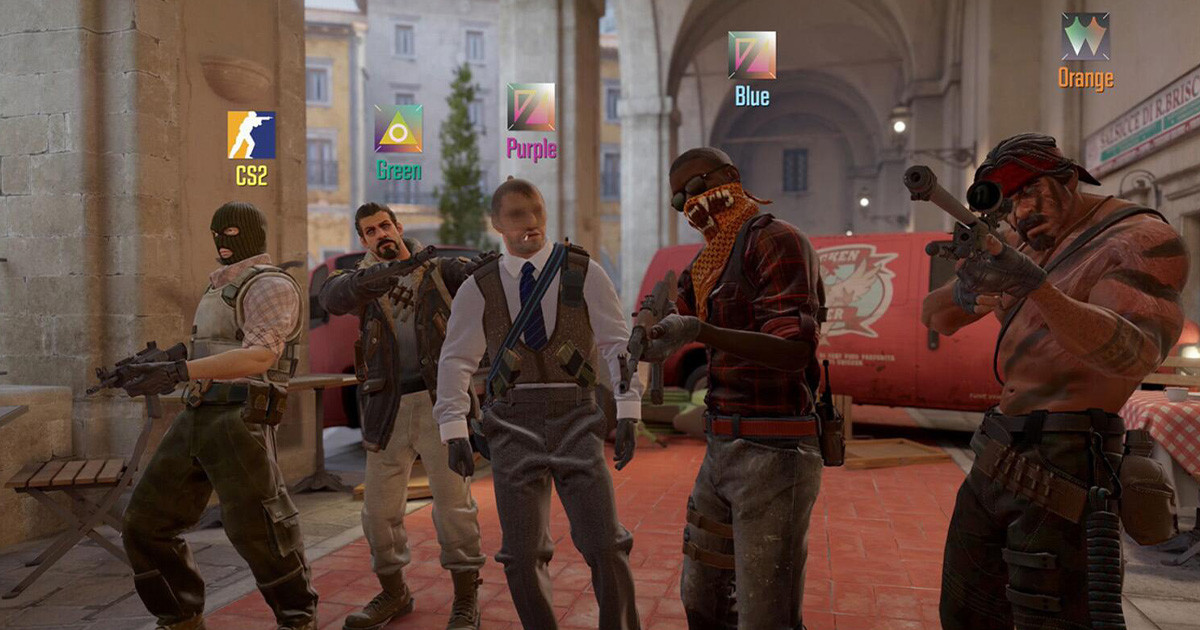Click the CS2 player avatar icon
The width and height of the screenshot is (1200, 630).
tap(251, 135)
